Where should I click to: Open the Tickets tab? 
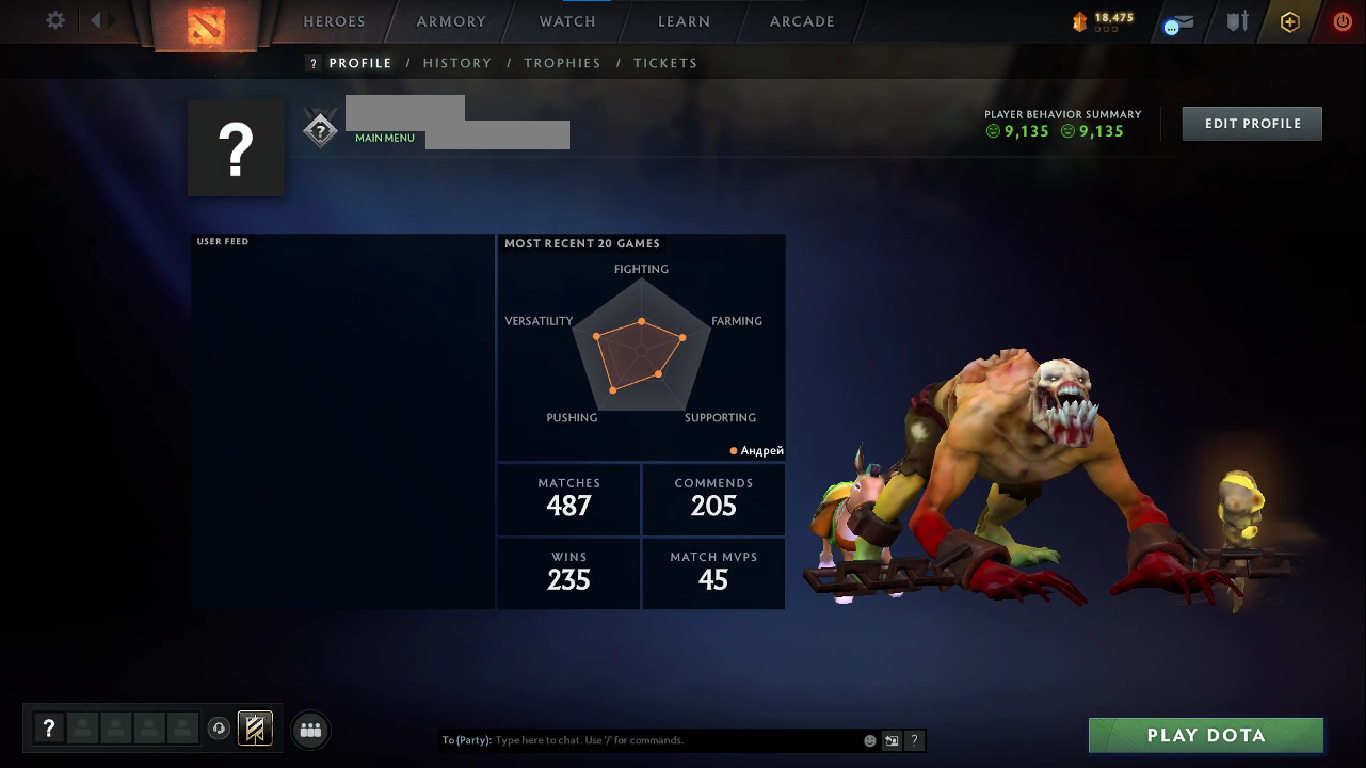pyautogui.click(x=665, y=63)
